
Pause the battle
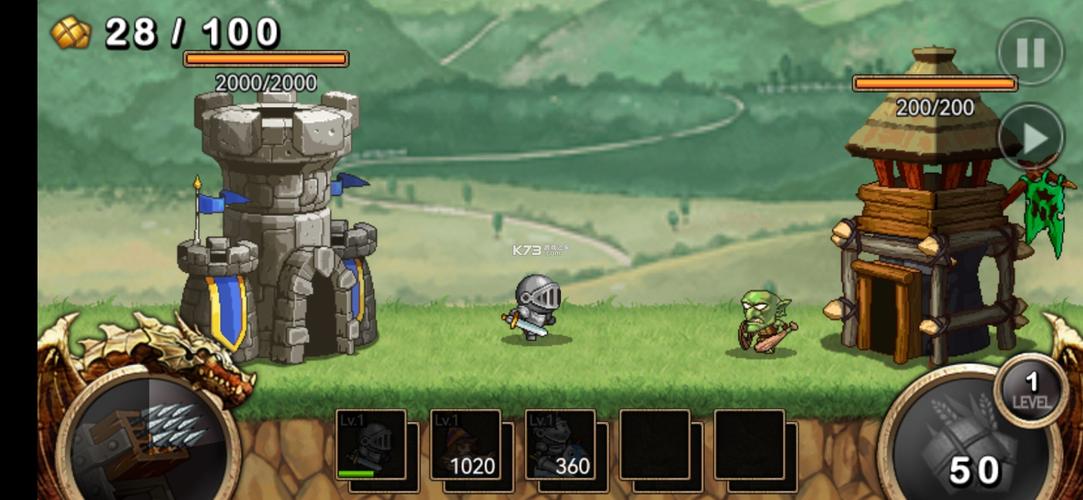[x=1030, y=52]
